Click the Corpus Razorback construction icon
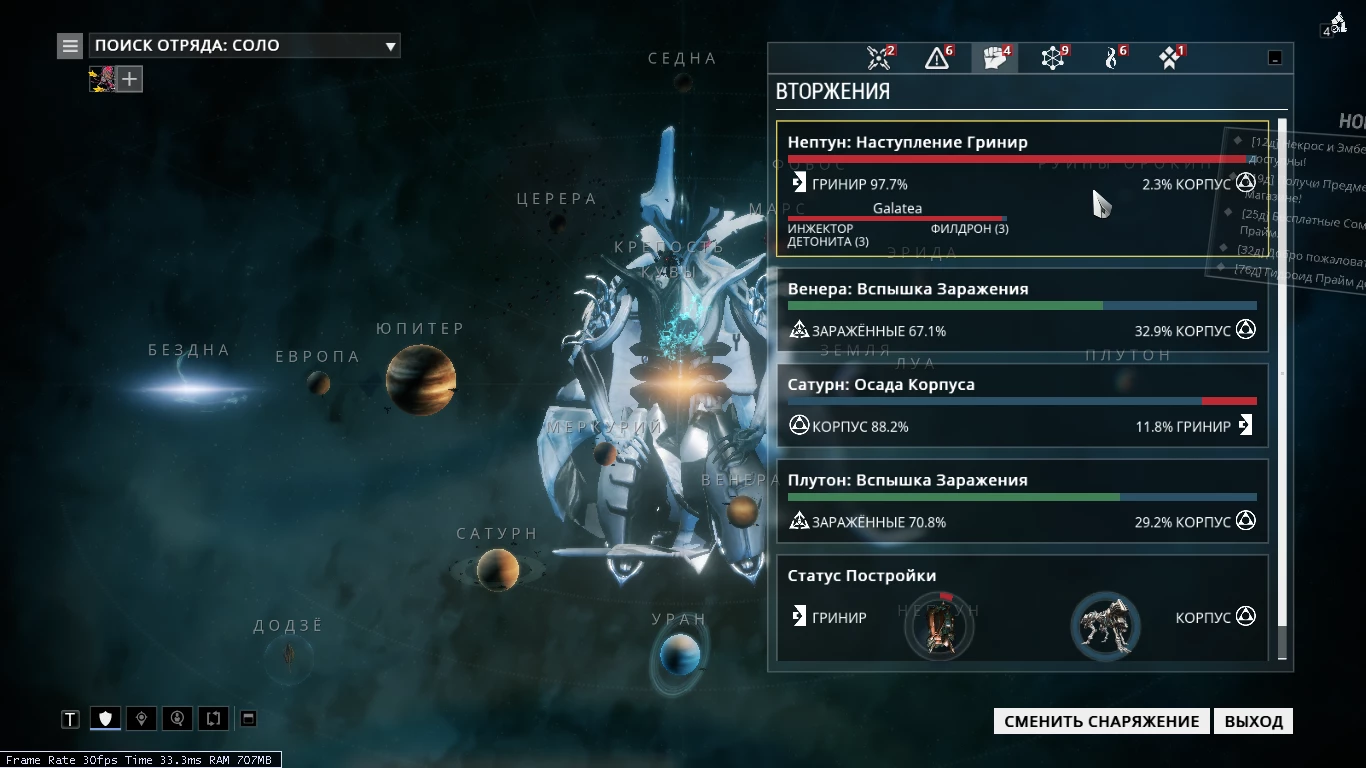 coord(1105,627)
